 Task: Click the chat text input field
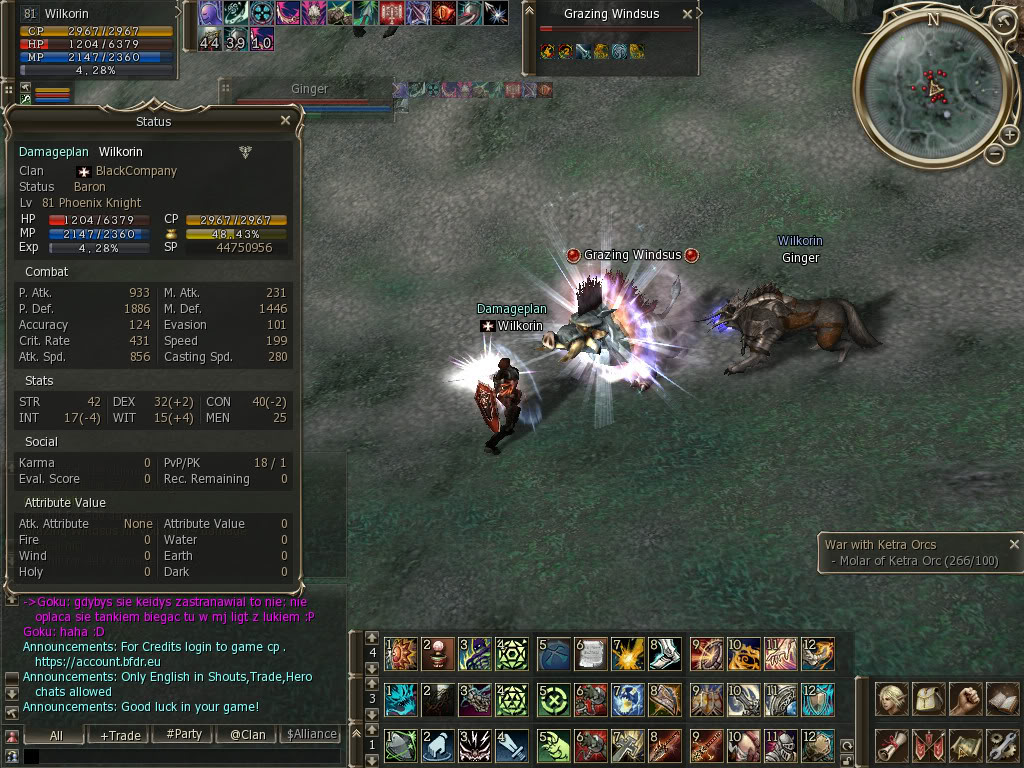pos(180,756)
